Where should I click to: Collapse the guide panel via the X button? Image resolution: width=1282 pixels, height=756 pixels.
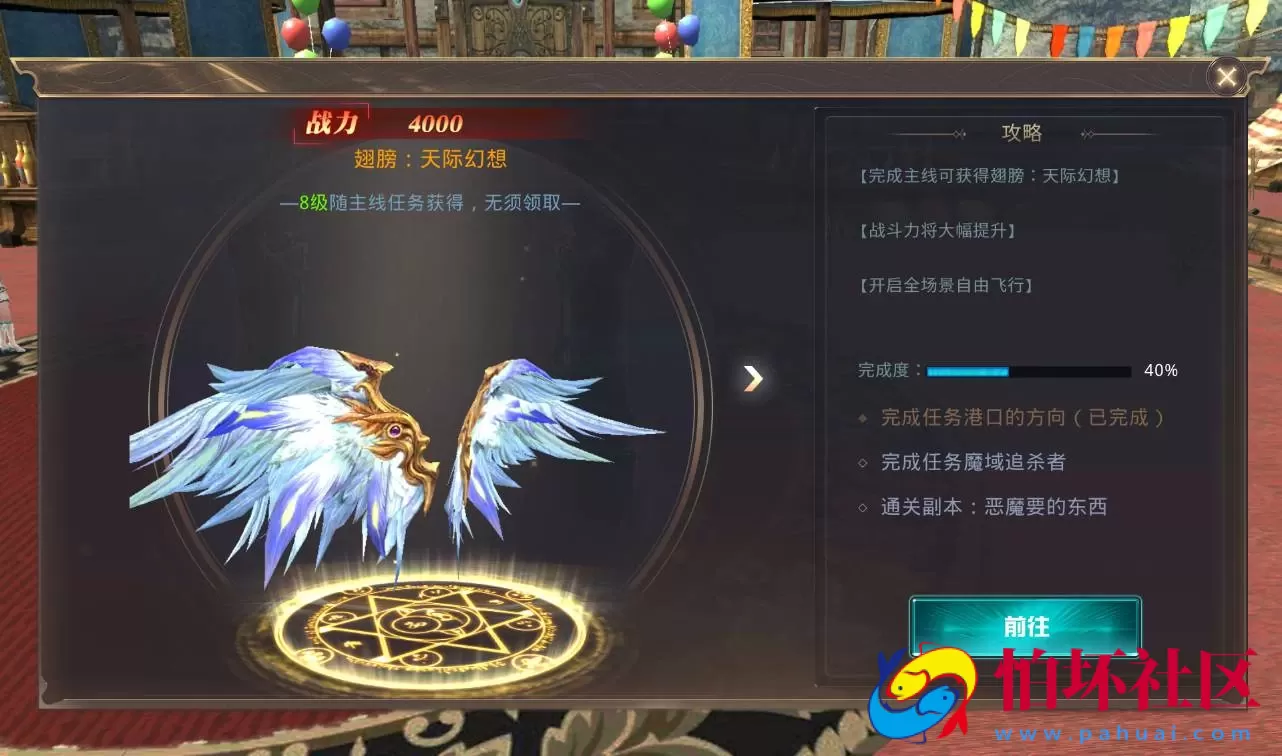click(1227, 76)
